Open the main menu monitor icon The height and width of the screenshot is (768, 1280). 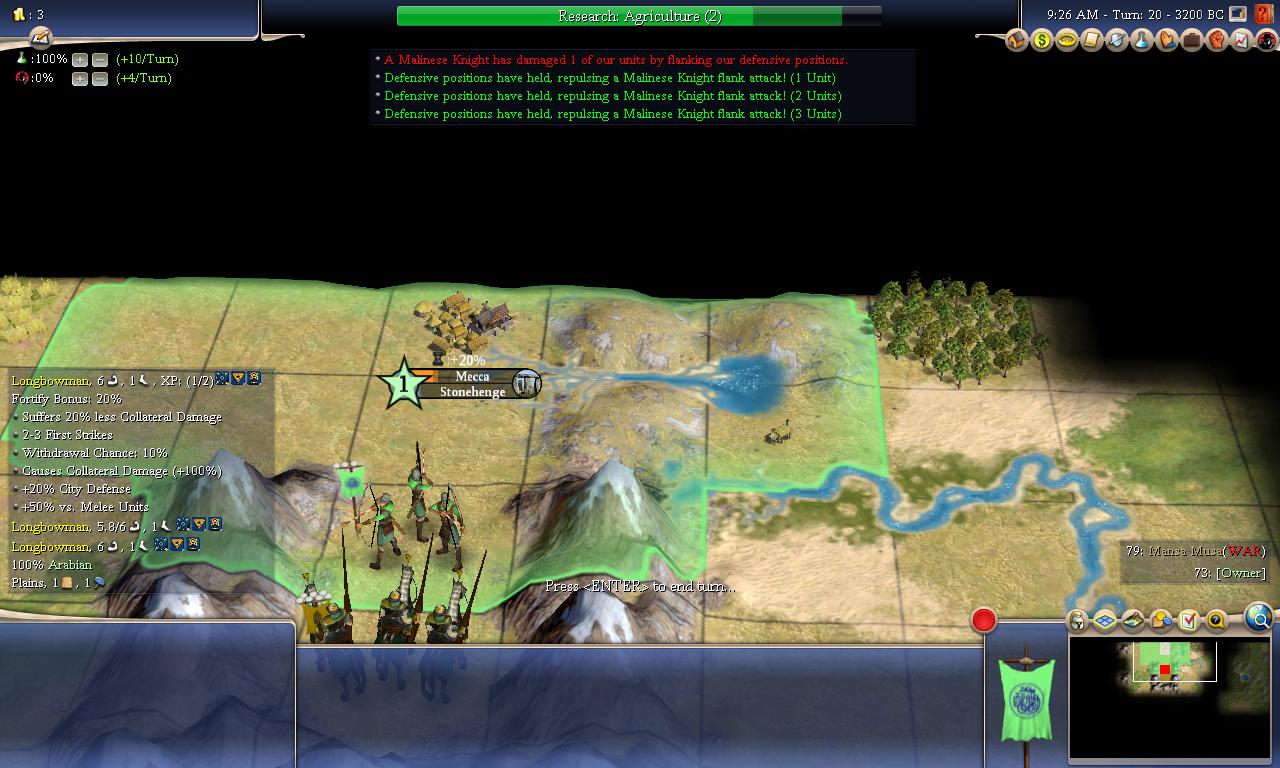pos(1238,15)
